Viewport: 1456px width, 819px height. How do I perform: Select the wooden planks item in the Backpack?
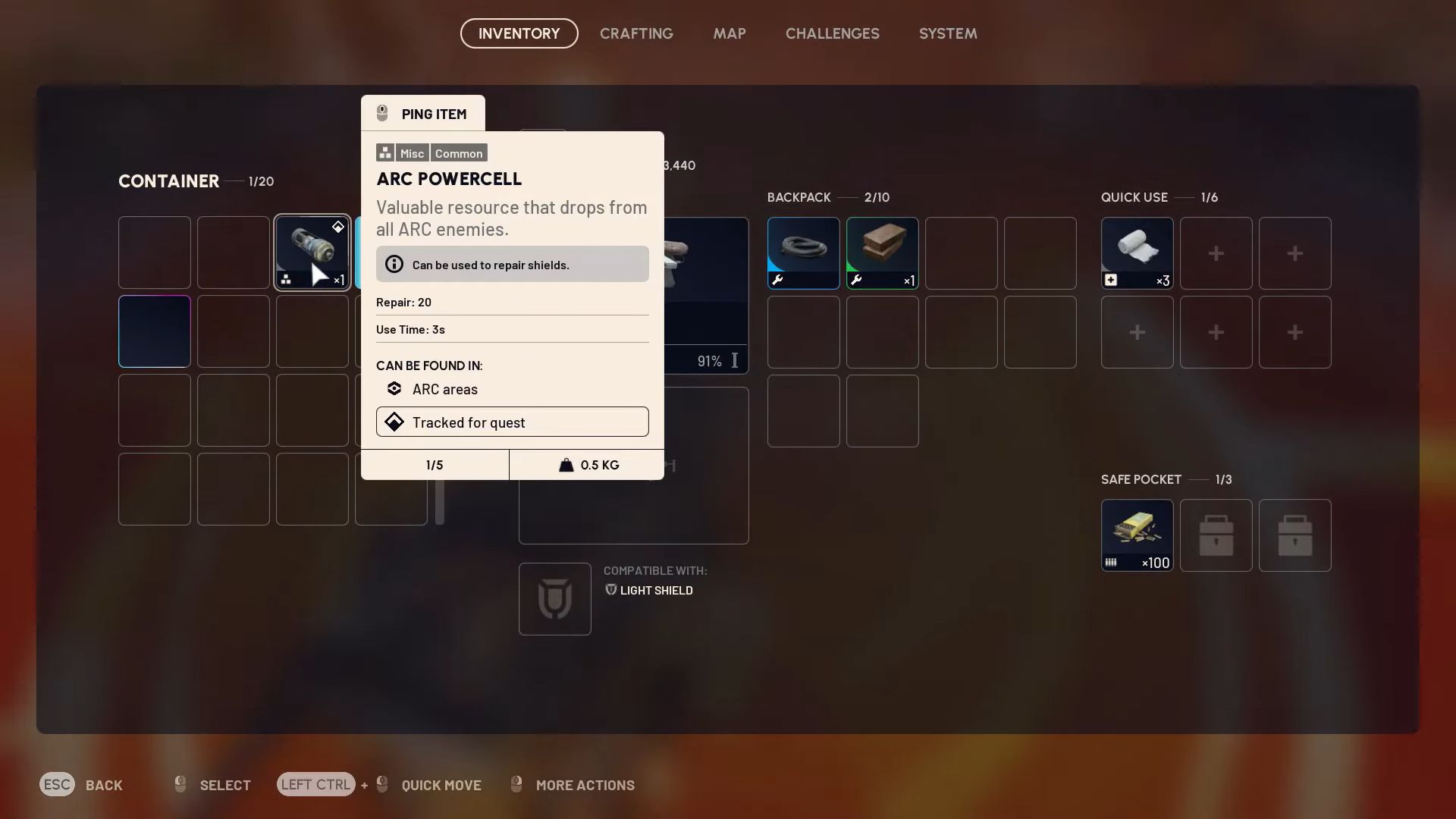[882, 253]
